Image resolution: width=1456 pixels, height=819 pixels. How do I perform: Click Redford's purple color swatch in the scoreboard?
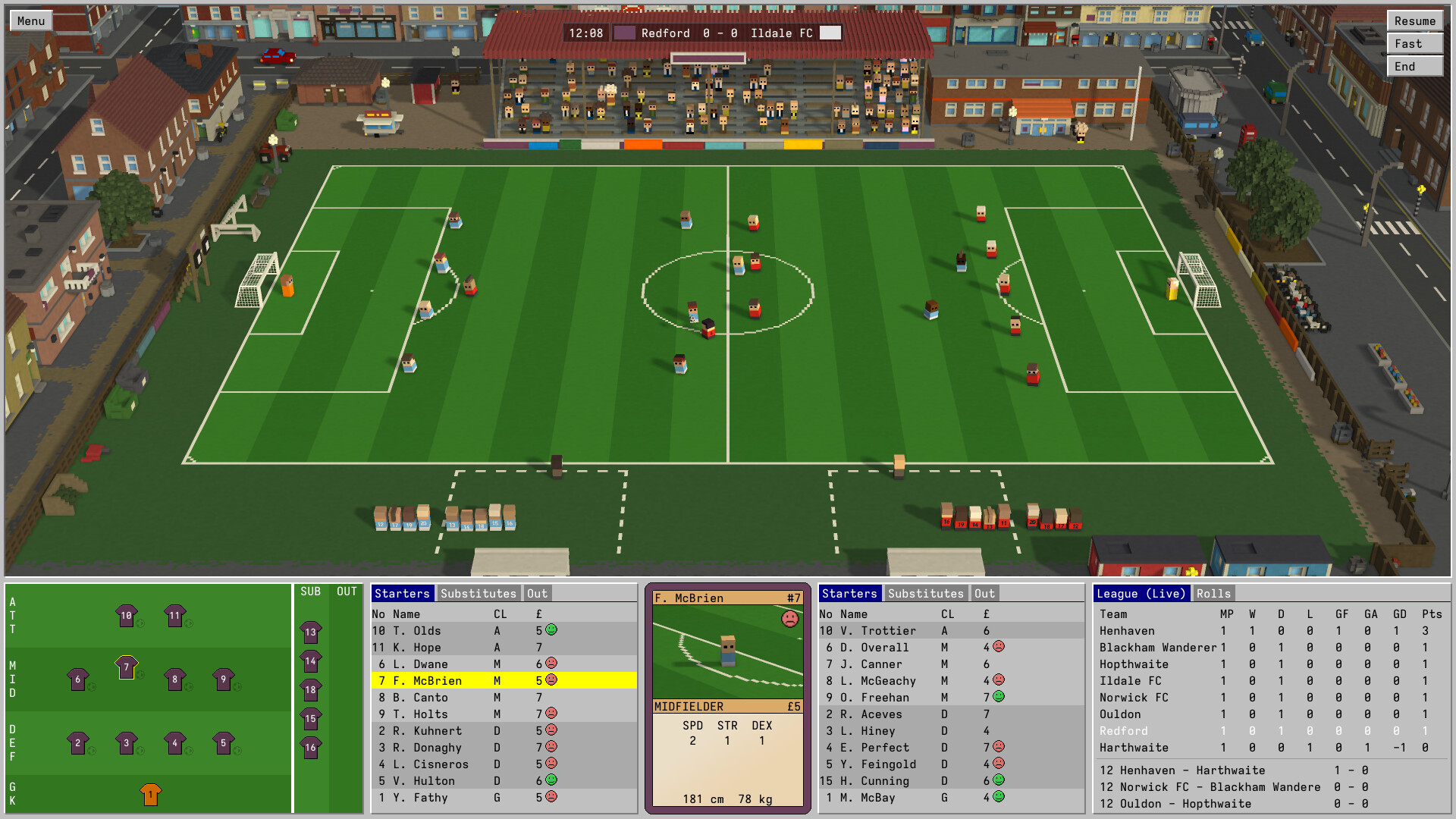coord(626,33)
